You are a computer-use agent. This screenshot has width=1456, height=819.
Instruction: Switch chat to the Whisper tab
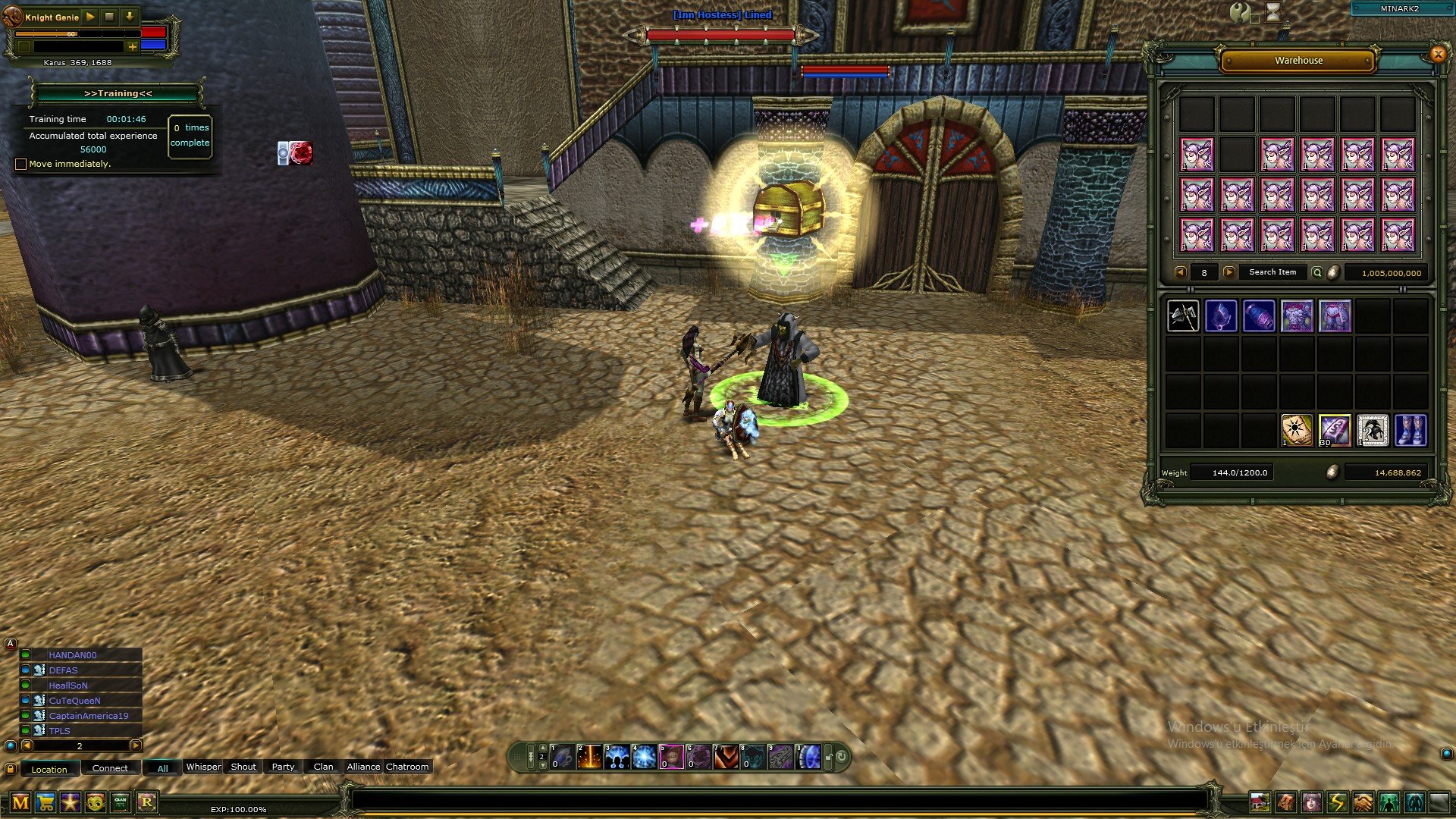pyautogui.click(x=203, y=767)
